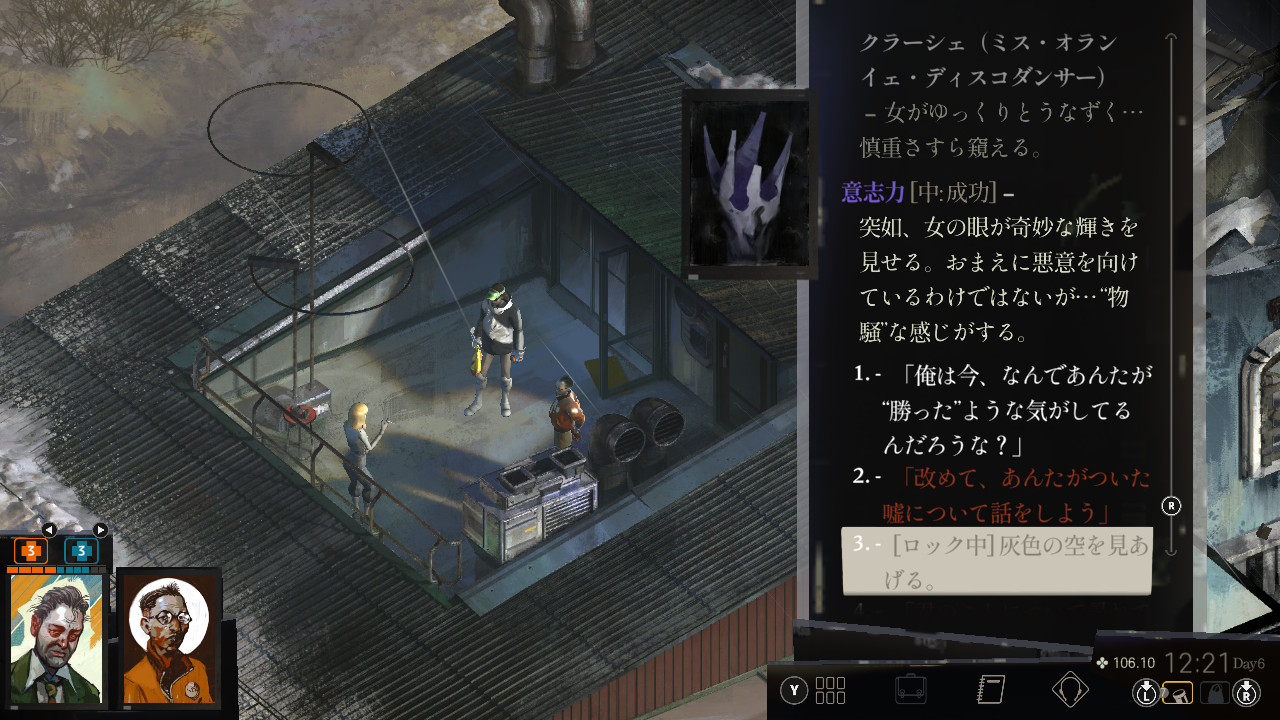The height and width of the screenshot is (720, 1280).
Task: Click the detective's portrait in green jacket
Action: point(56,638)
